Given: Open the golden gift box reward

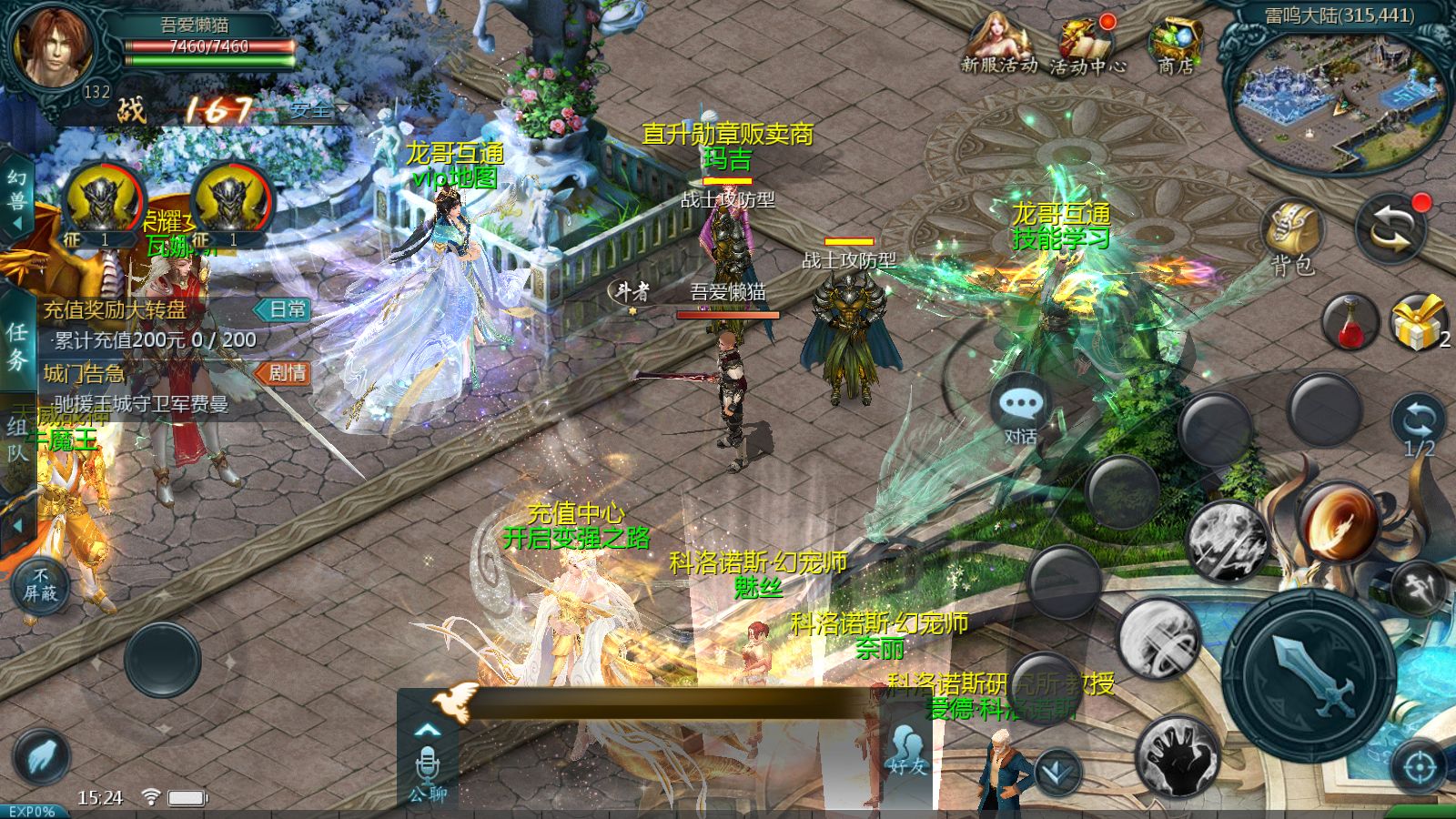Looking at the screenshot, I should click(x=1419, y=321).
